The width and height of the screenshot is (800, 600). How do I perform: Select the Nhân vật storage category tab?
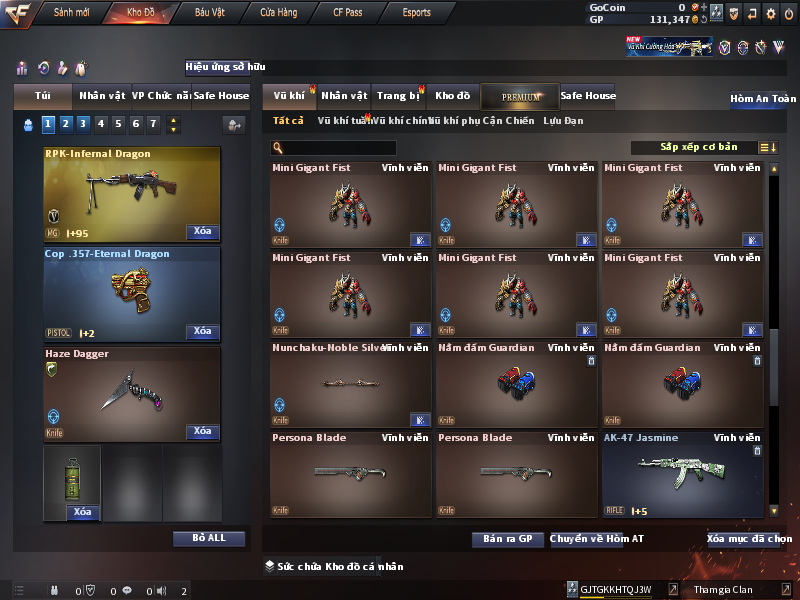pyautogui.click(x=345, y=96)
